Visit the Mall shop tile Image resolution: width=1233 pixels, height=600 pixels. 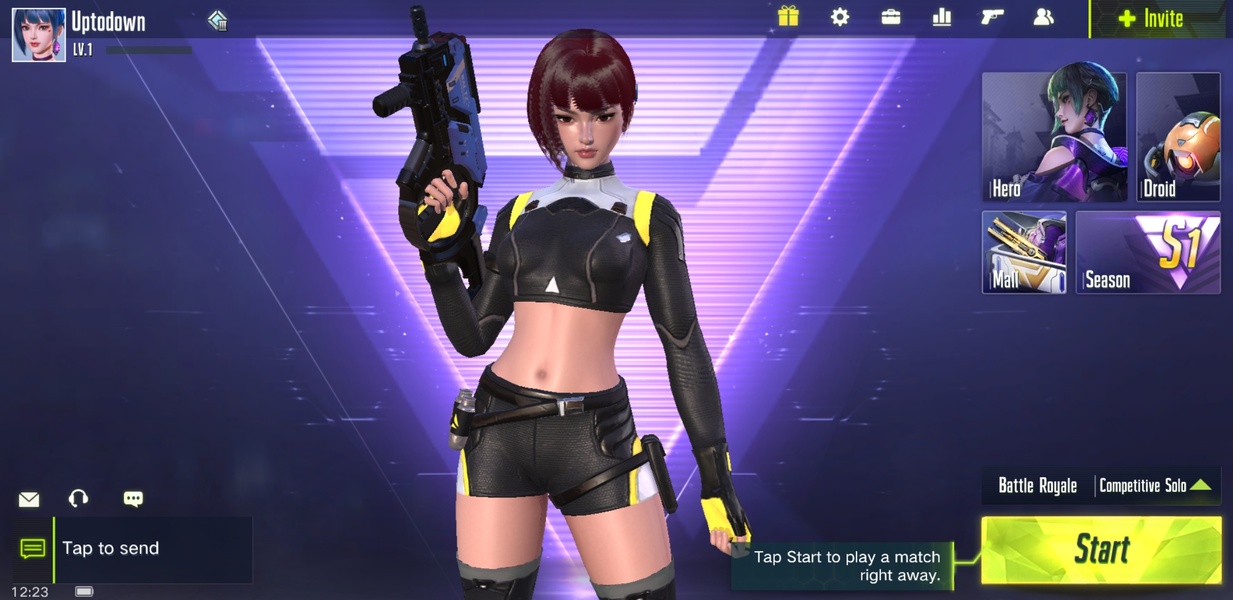coord(1024,251)
